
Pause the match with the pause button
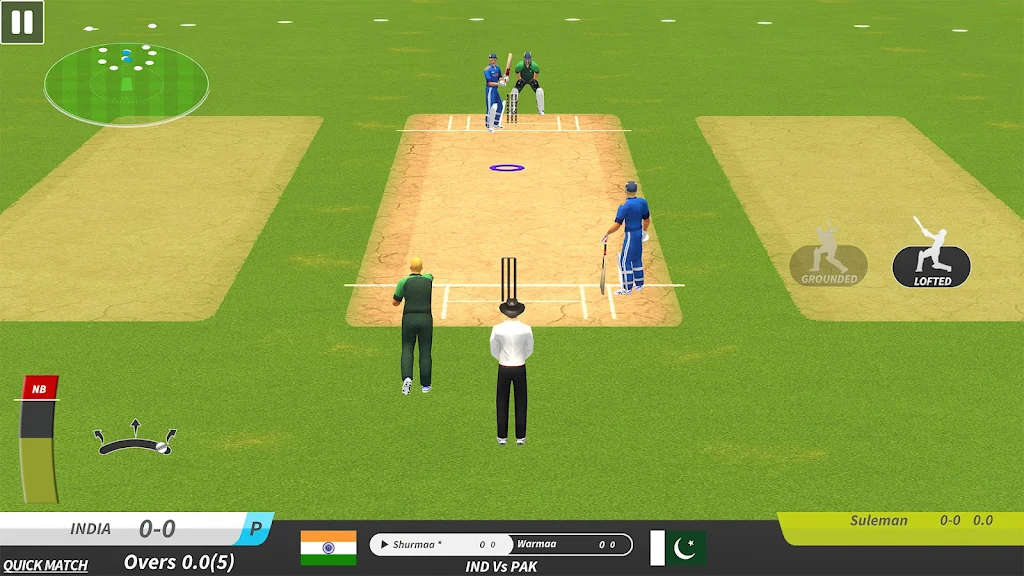pyautogui.click(x=22, y=22)
